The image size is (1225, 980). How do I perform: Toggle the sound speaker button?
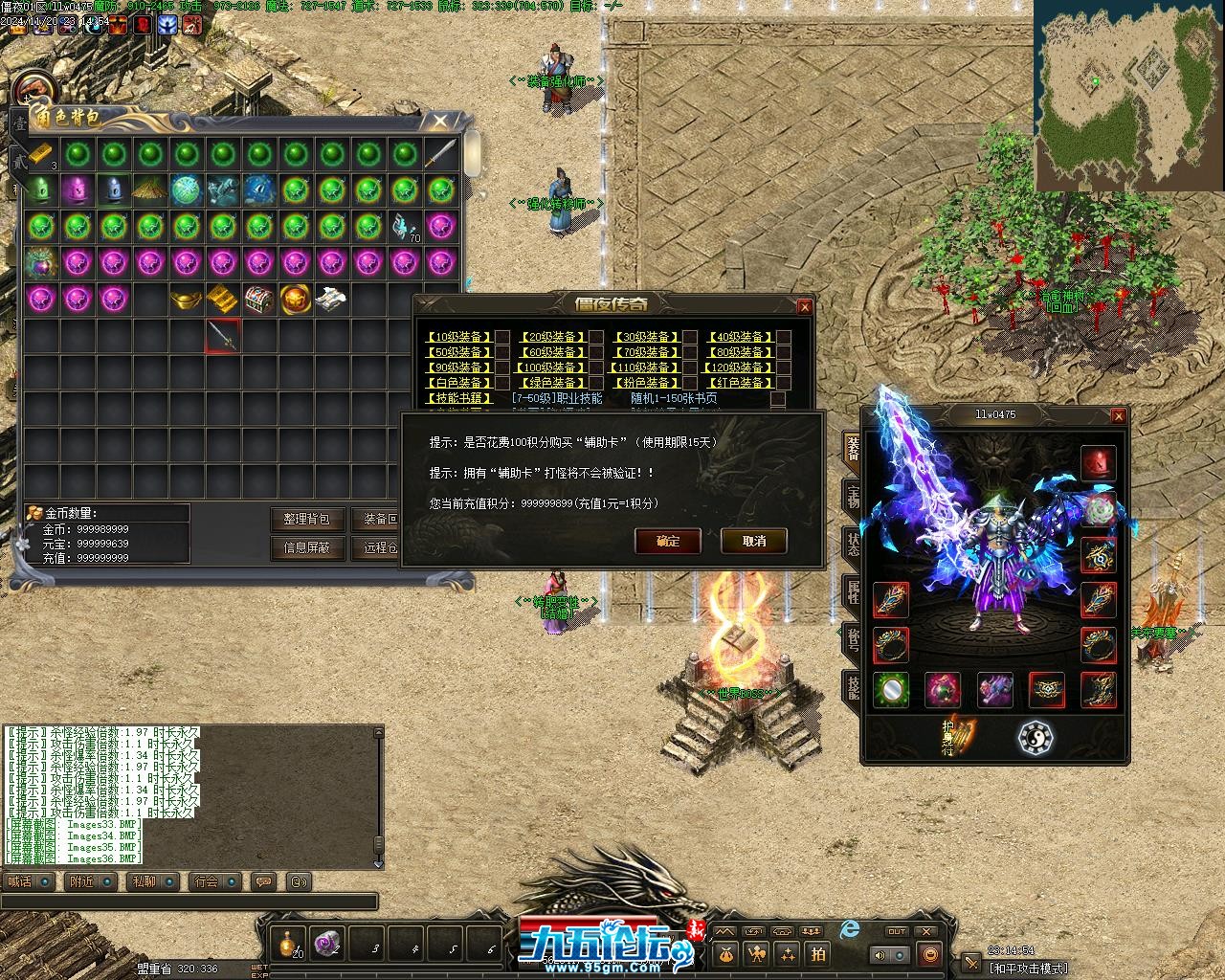(879, 954)
